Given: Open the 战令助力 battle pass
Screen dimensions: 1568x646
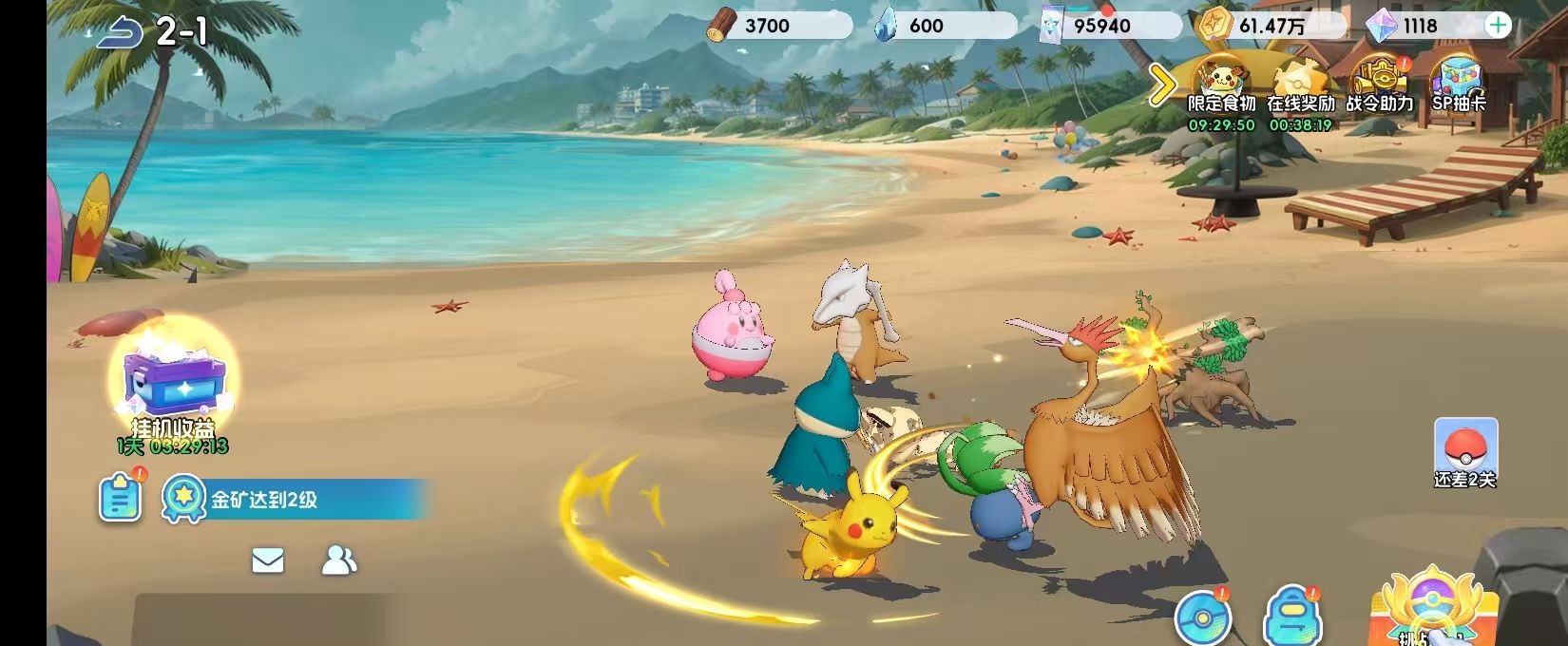Looking at the screenshot, I should (1379, 85).
